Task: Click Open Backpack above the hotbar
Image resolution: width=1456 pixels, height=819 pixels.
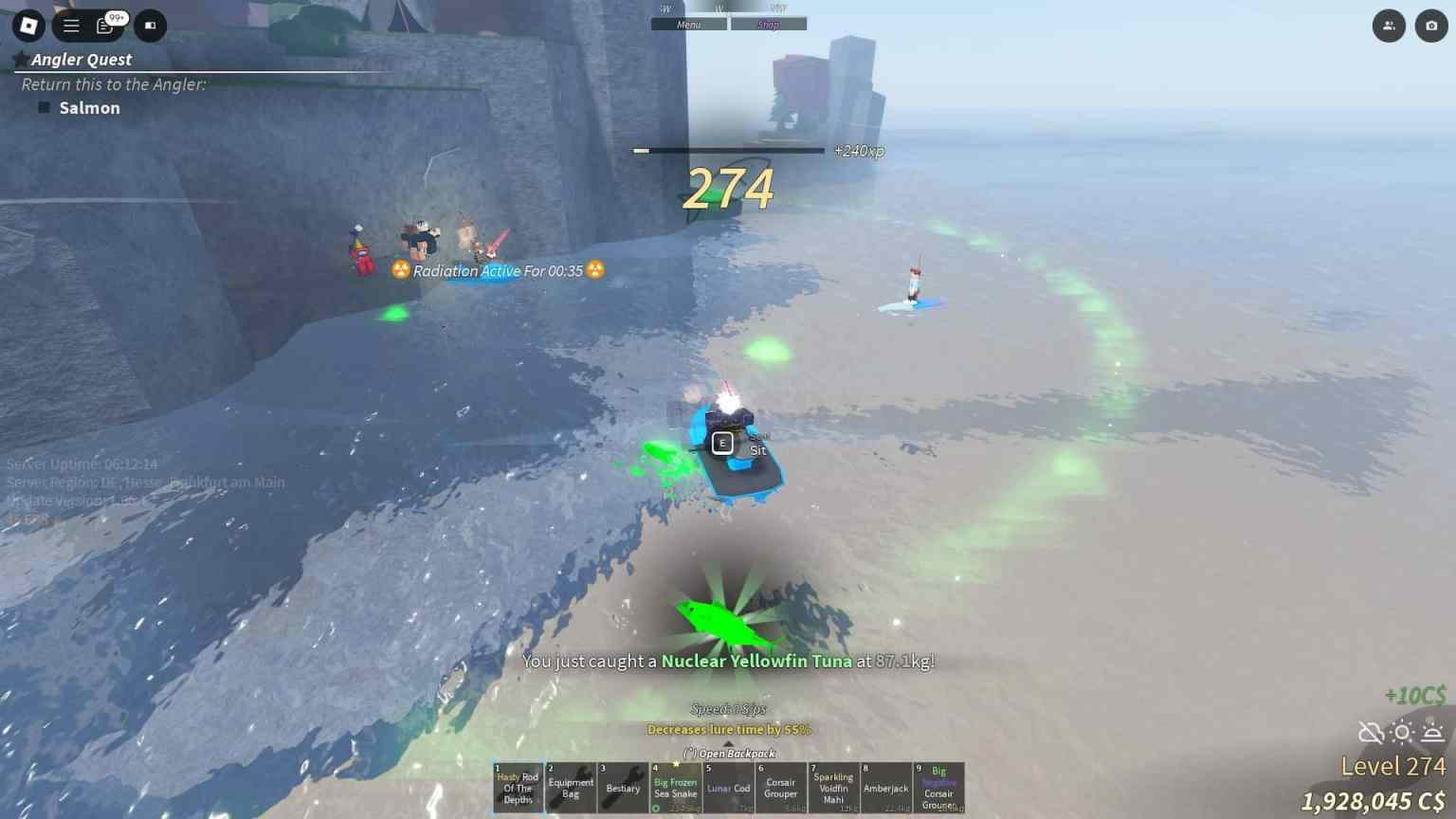Action: [x=728, y=754]
